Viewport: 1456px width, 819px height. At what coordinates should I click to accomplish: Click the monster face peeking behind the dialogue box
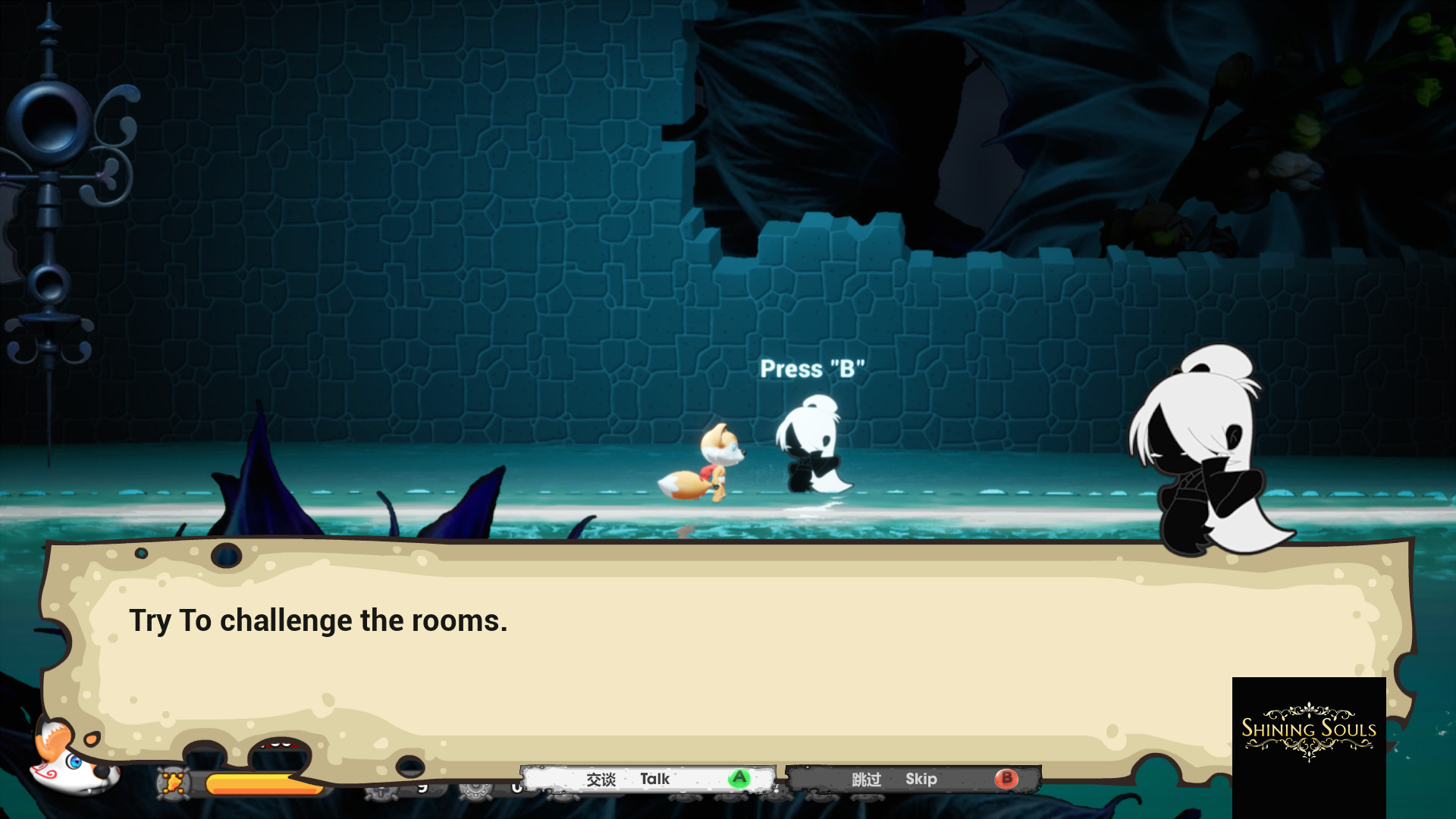point(275,747)
